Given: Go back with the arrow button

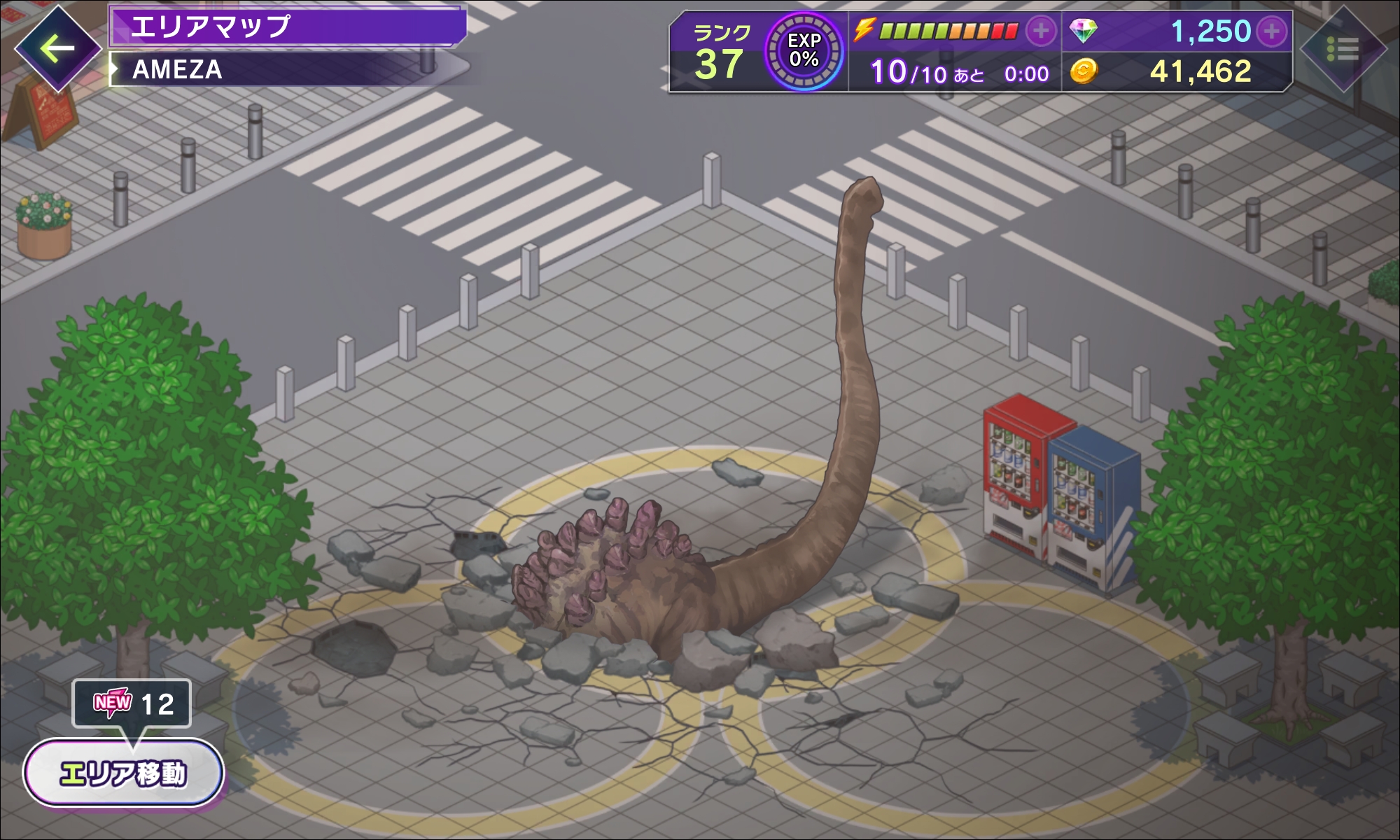Looking at the screenshot, I should (57, 48).
